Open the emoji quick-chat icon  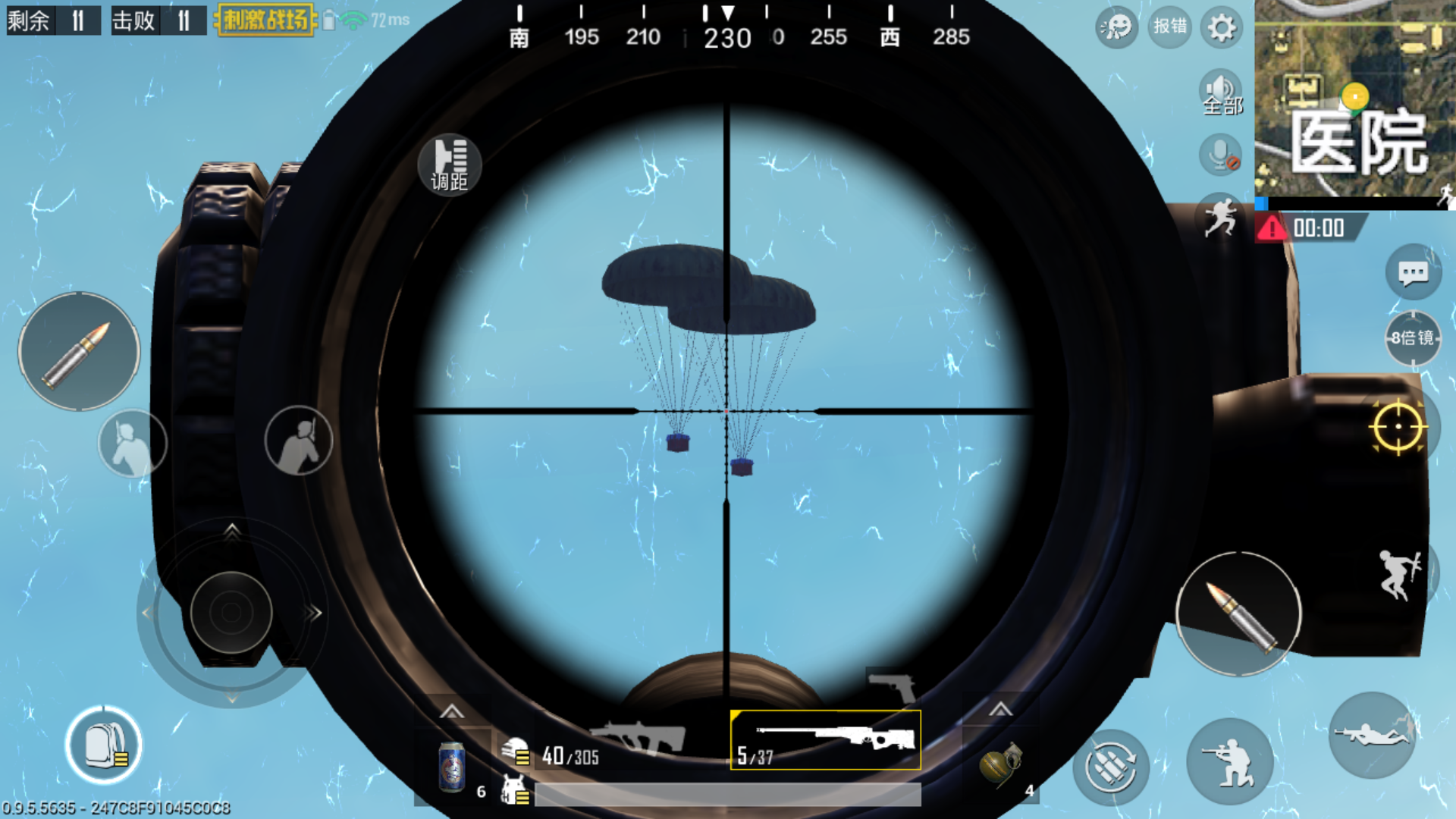1115,27
